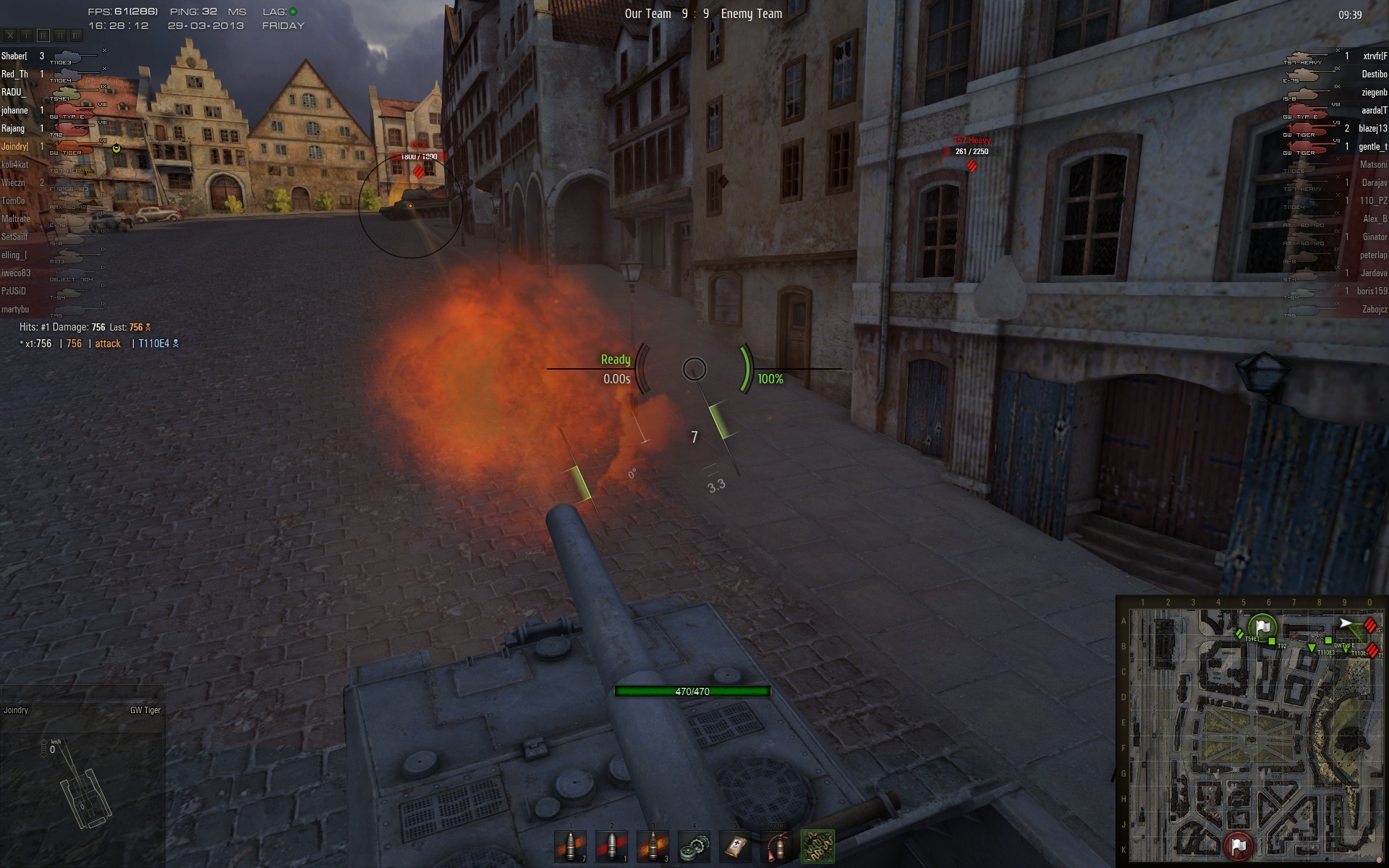
Task: Use the repair kit gears consumable
Action: [694, 846]
